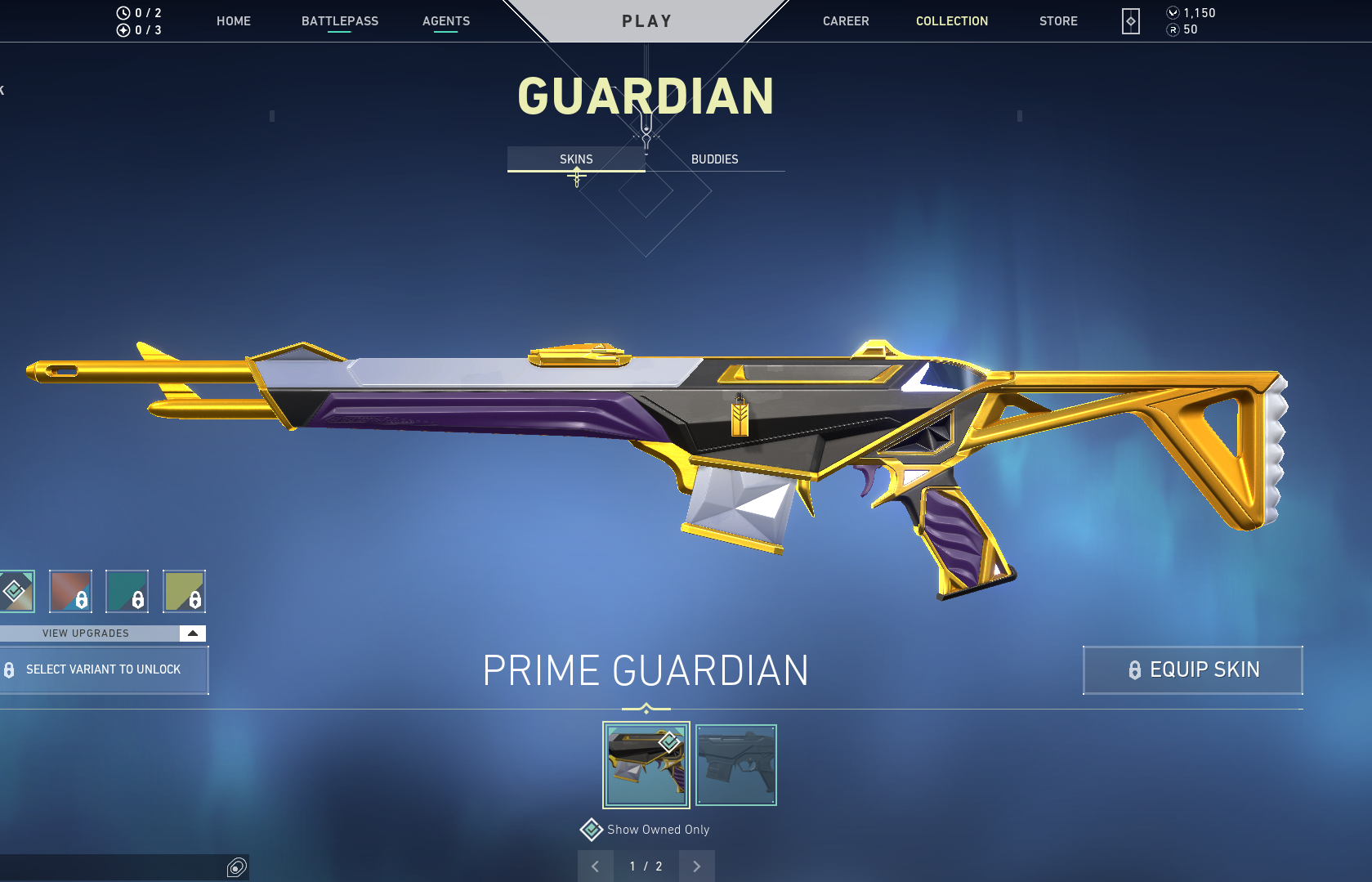
Task: Select the default Guardian skin thumbnail
Action: [x=735, y=764]
